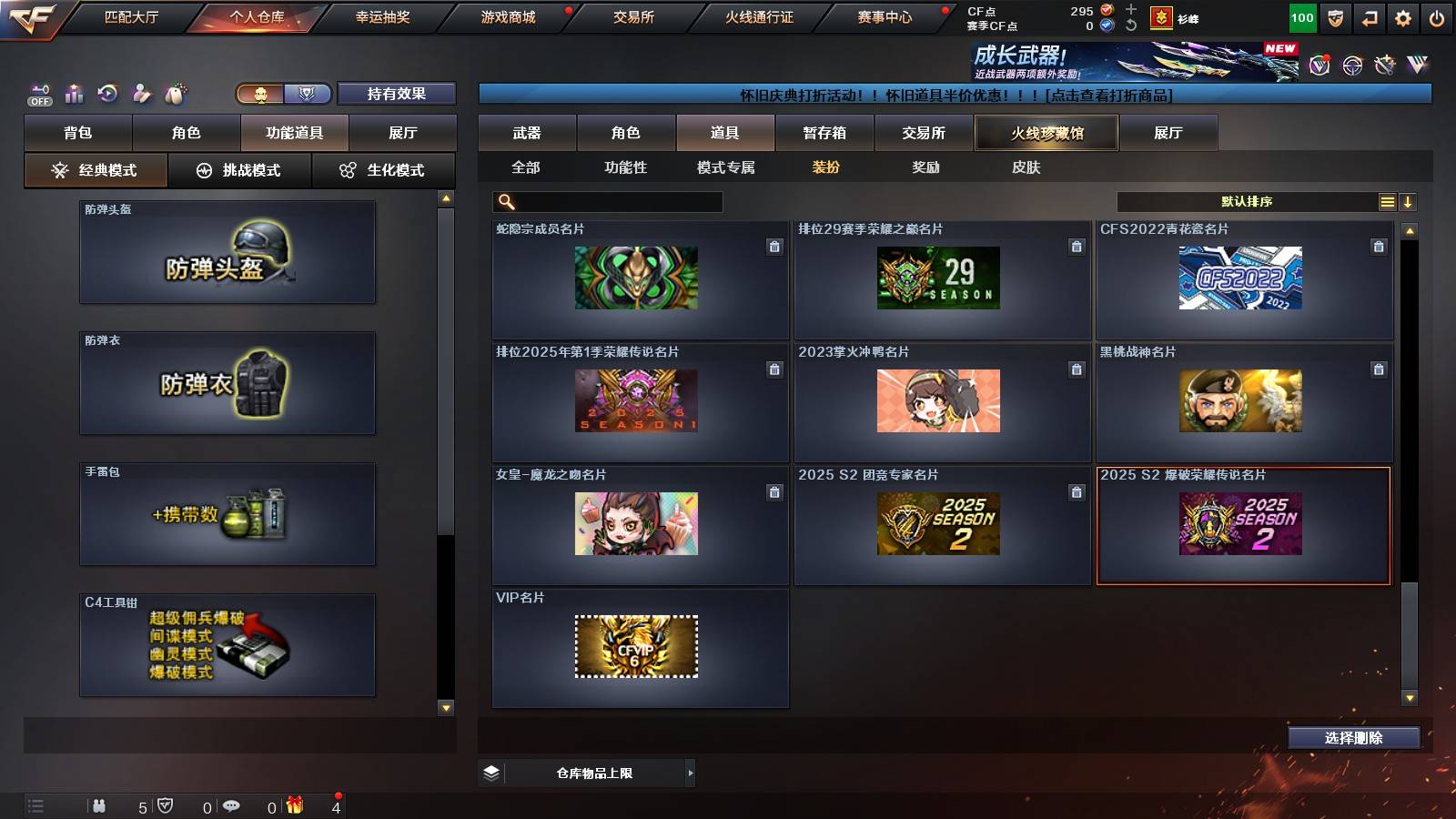Open the settings gear icon

point(1401,17)
